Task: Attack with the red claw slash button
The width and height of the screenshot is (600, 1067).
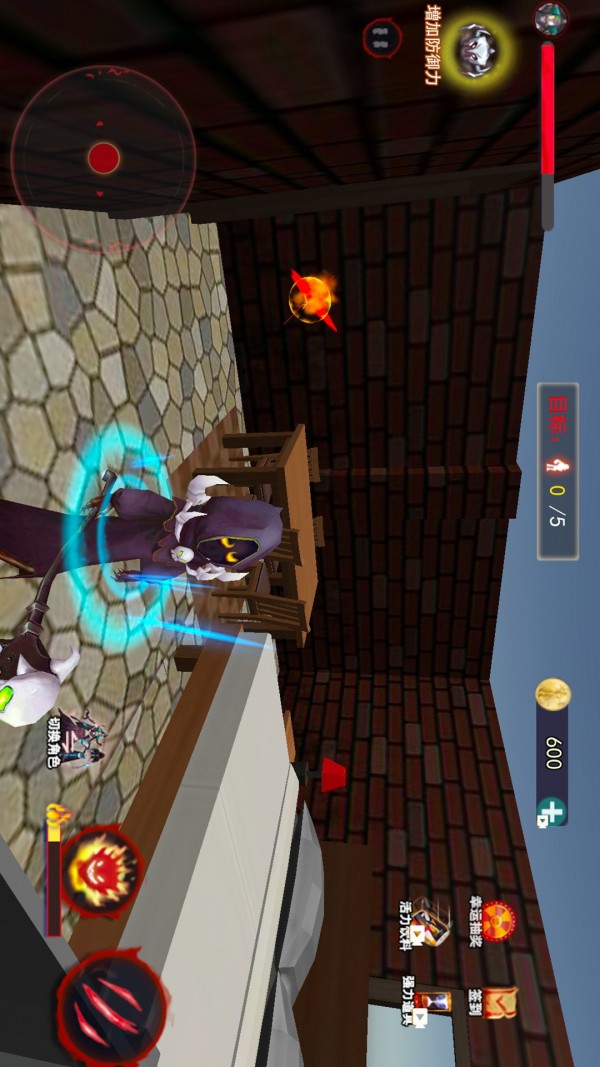Action: (111, 1004)
